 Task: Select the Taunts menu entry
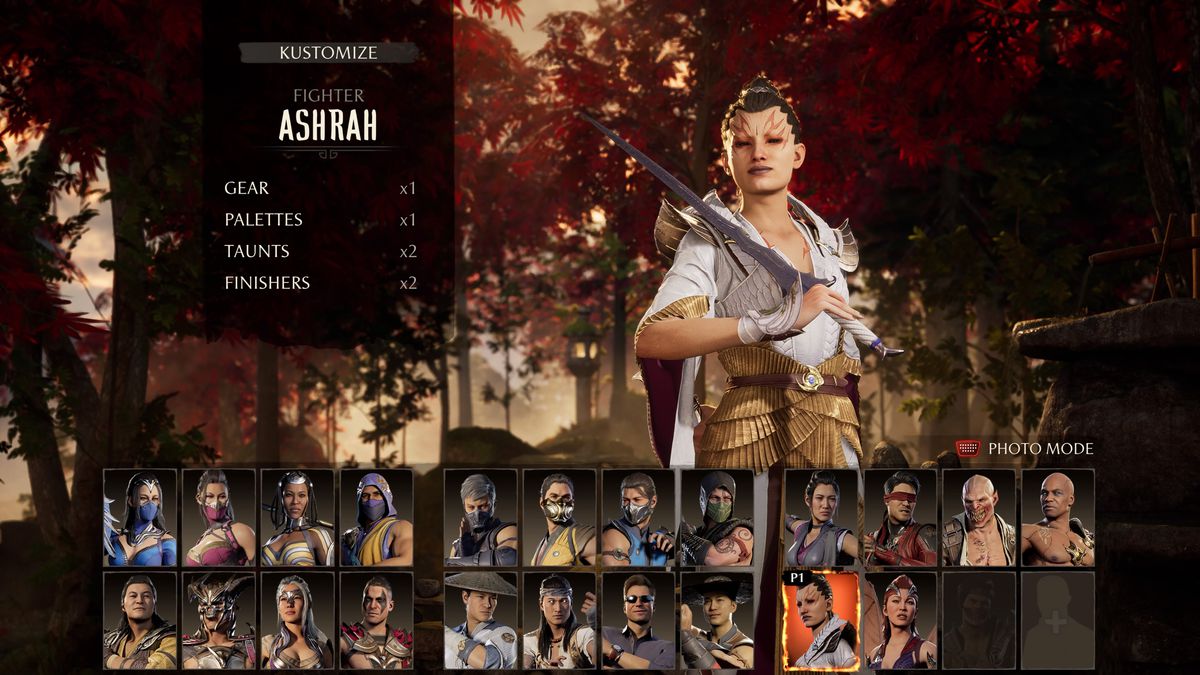257,251
